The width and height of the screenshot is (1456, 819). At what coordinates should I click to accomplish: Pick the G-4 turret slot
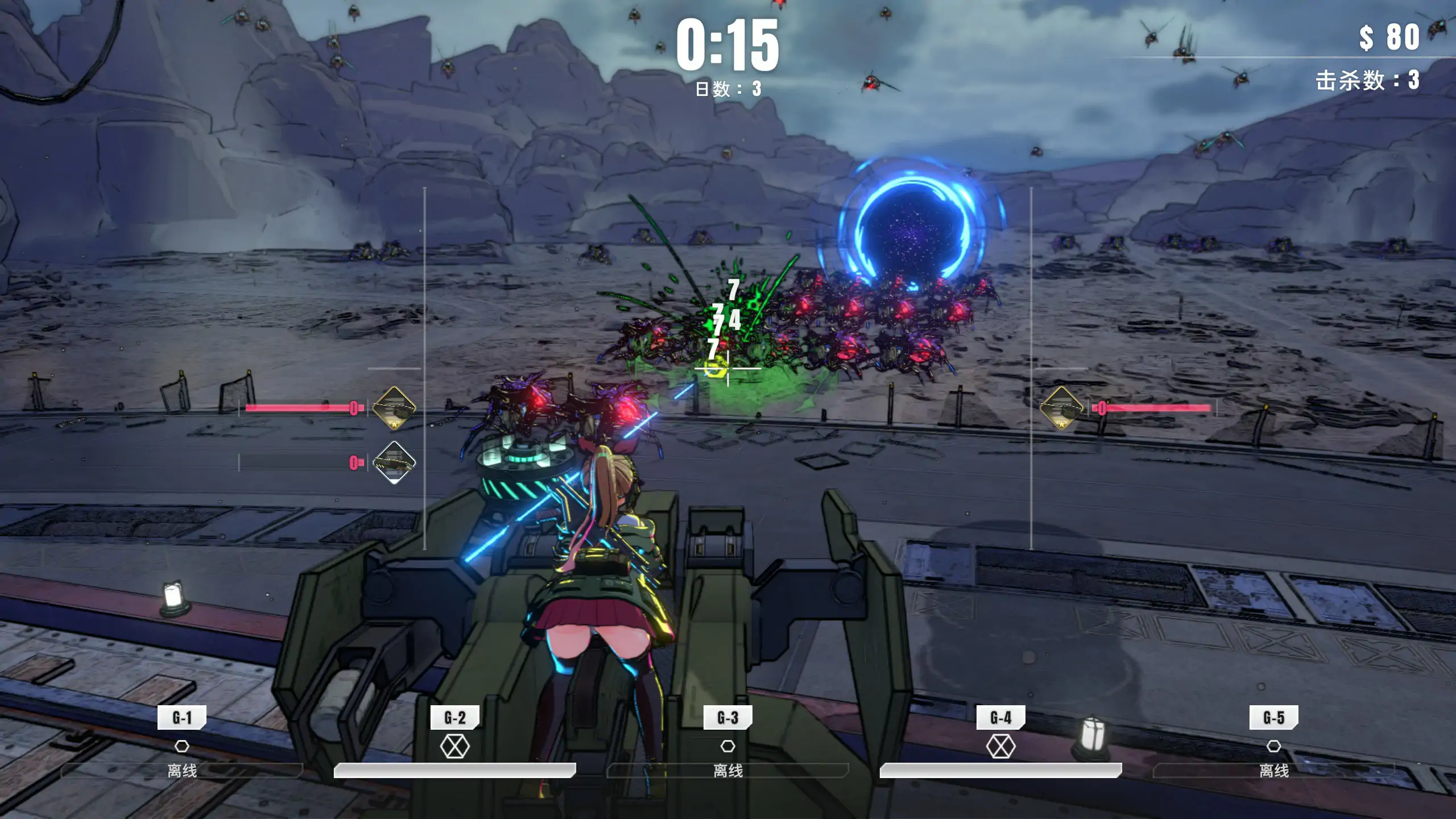(1000, 718)
